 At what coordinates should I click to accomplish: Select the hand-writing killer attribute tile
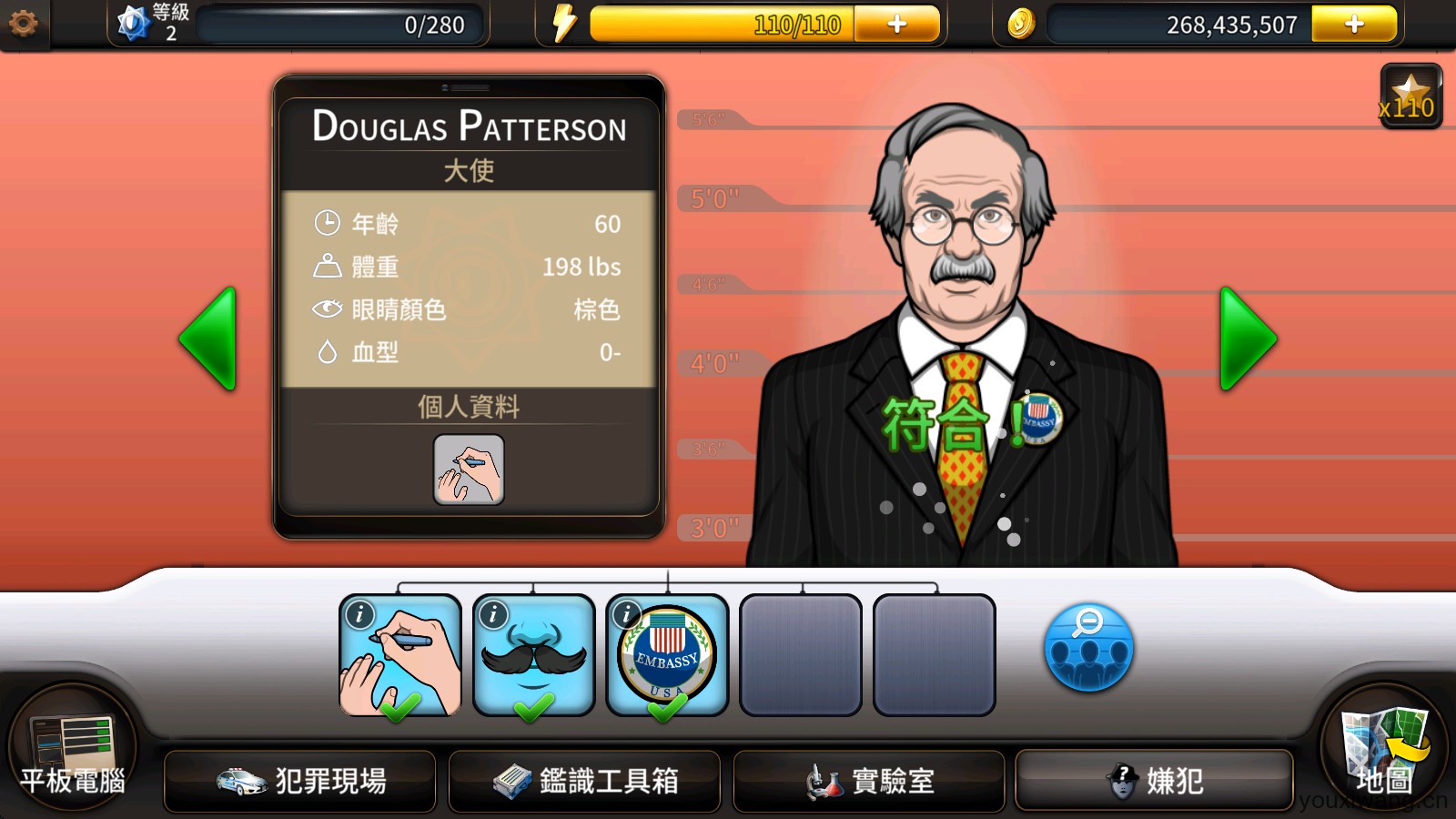pyautogui.click(x=400, y=655)
